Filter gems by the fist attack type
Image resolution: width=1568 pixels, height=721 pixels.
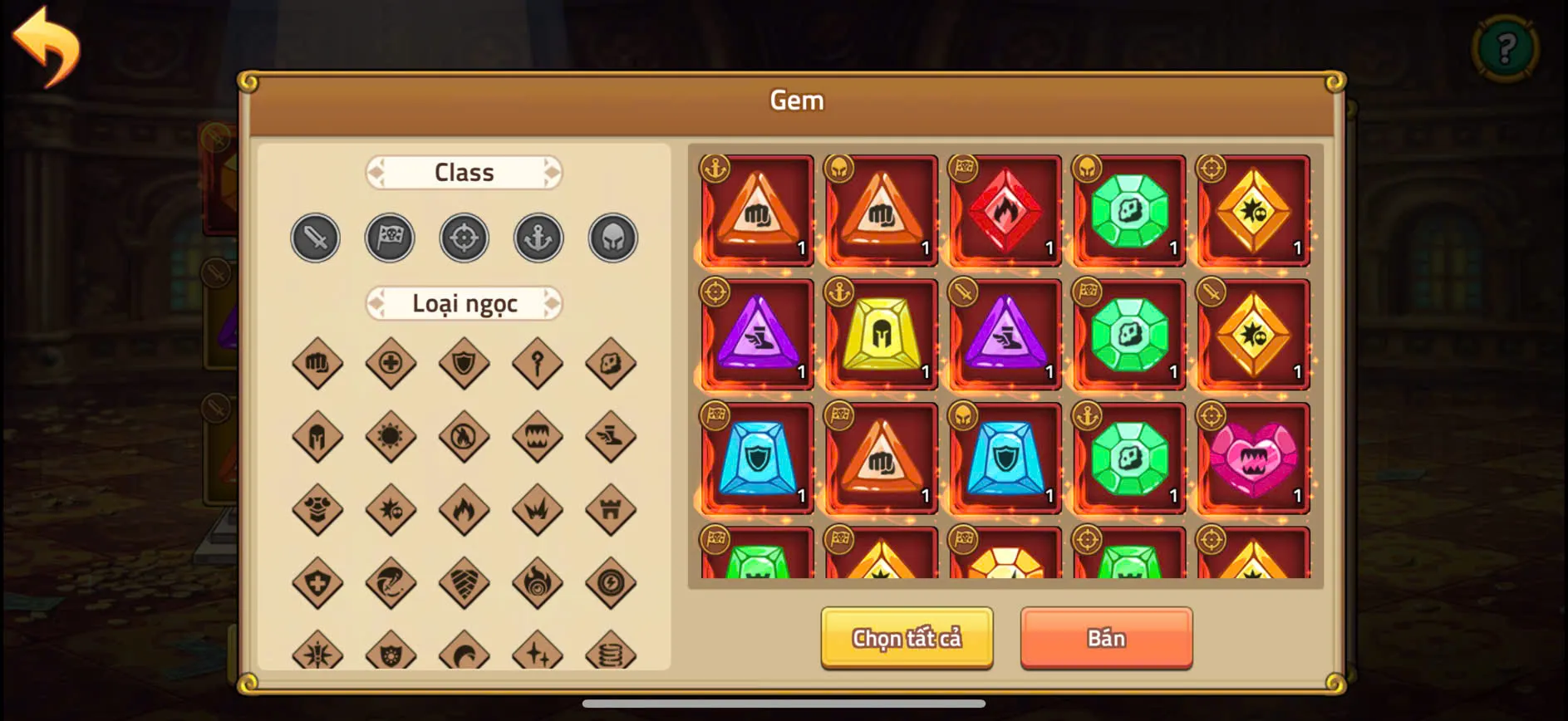[x=317, y=363]
